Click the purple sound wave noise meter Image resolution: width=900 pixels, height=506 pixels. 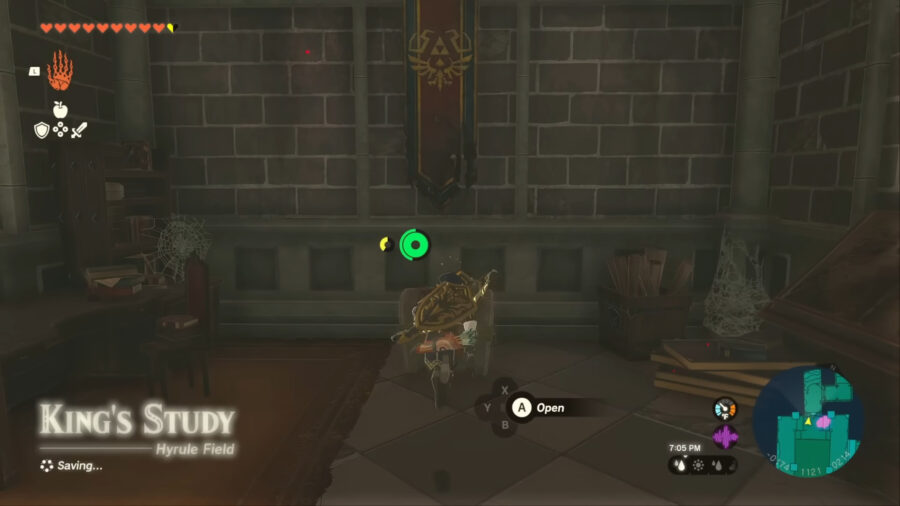(724, 436)
